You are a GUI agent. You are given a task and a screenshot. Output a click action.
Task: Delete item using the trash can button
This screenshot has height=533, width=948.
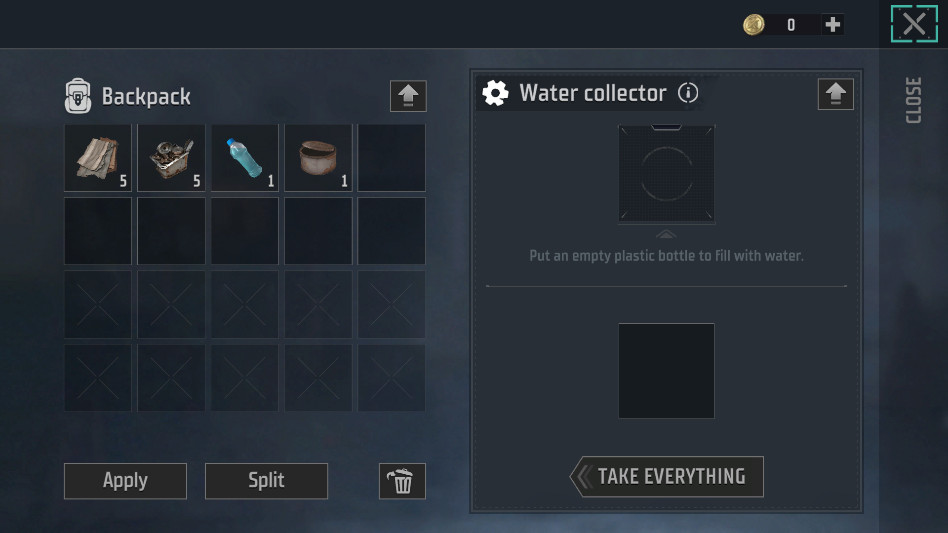402,481
